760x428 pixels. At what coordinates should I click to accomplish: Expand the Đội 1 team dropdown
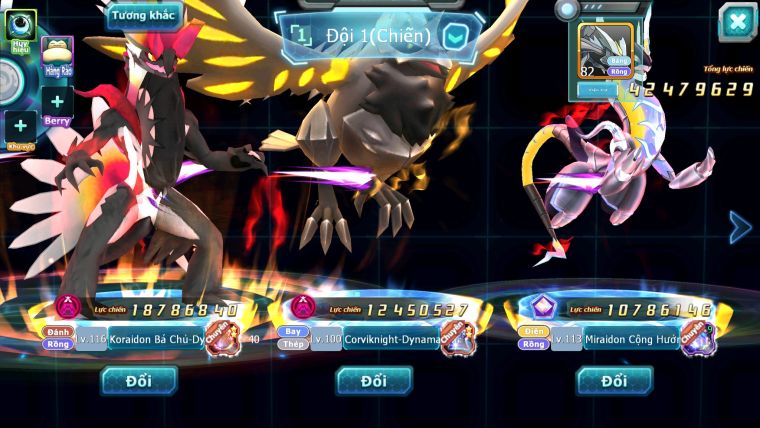click(x=455, y=37)
